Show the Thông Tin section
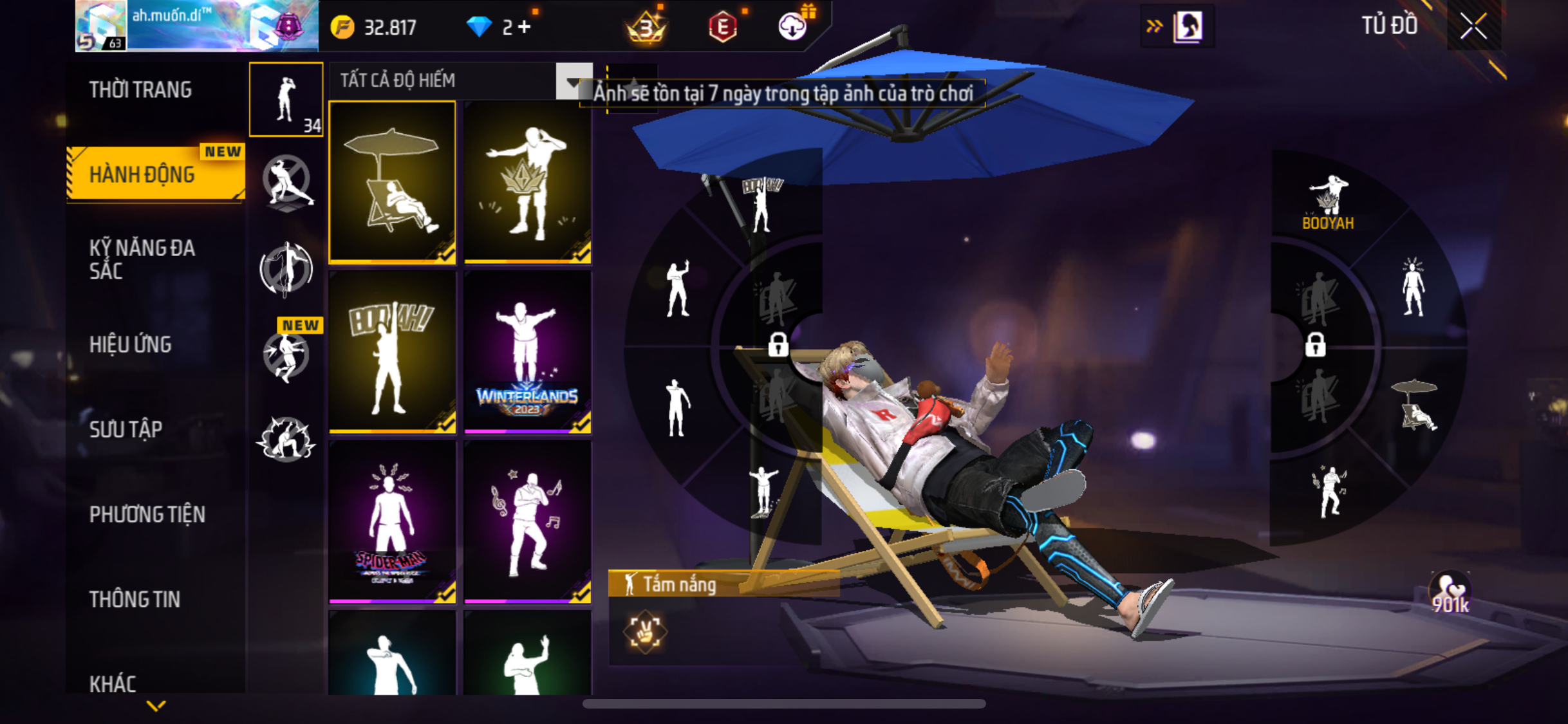1568x724 pixels. click(x=135, y=599)
